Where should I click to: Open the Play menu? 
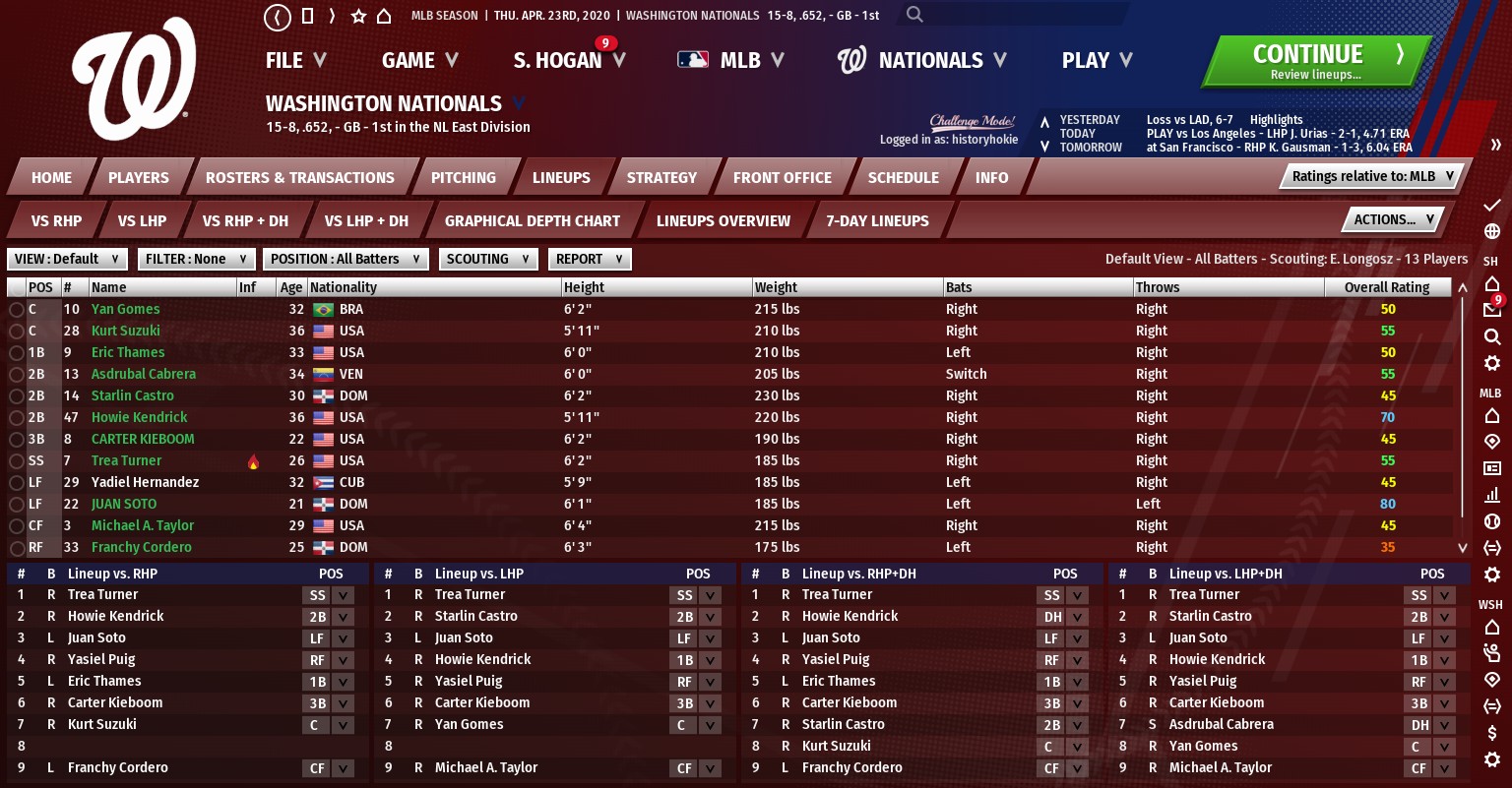pos(1096,61)
